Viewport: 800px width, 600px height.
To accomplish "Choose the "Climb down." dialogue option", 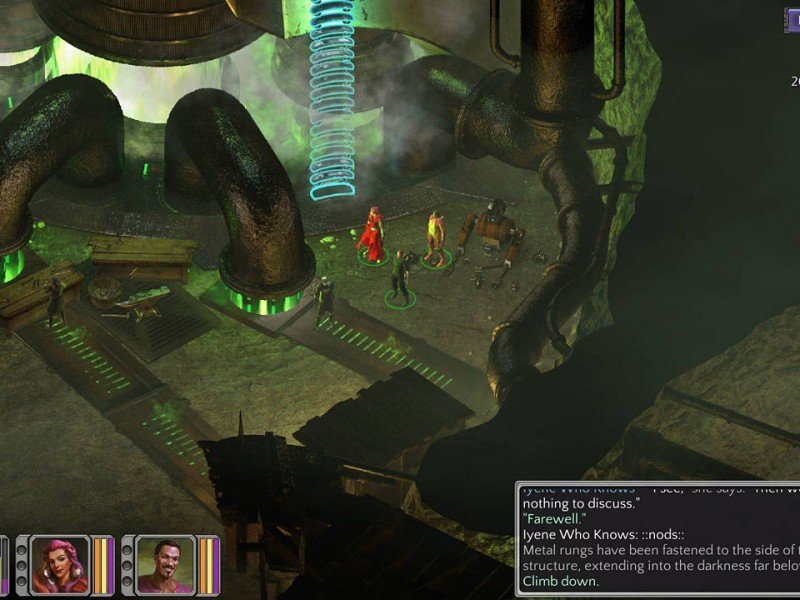I will click(561, 581).
